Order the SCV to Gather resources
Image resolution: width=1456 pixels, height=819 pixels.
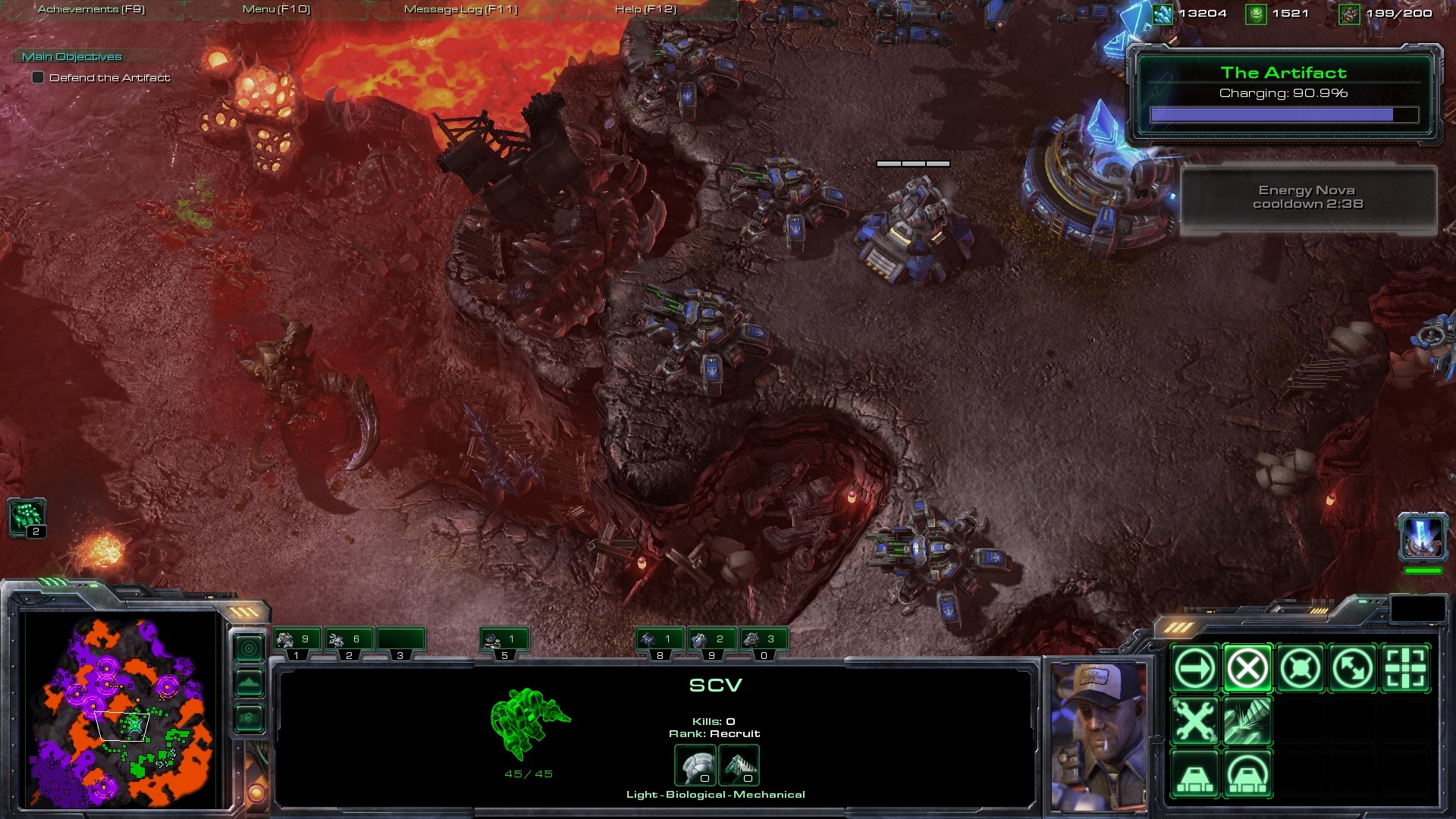tap(1247, 721)
